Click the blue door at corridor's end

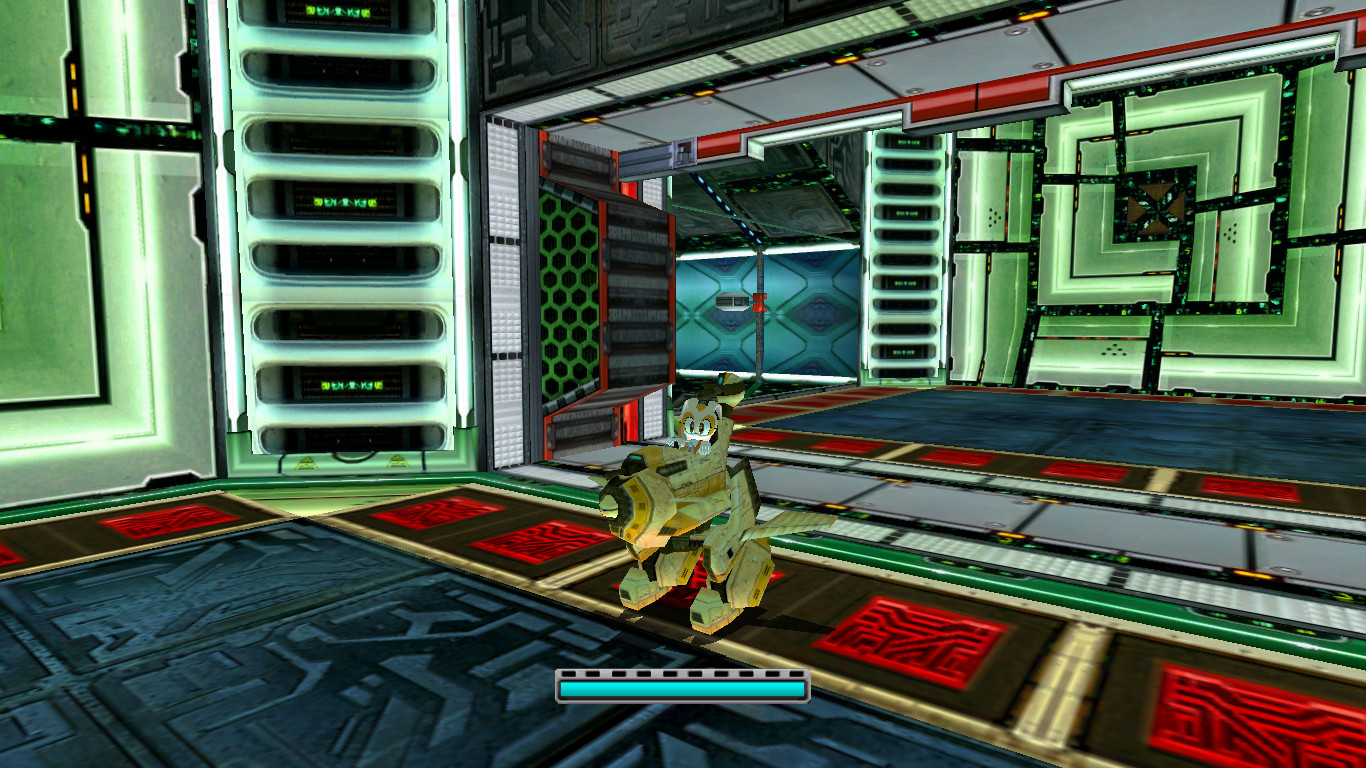[723, 305]
